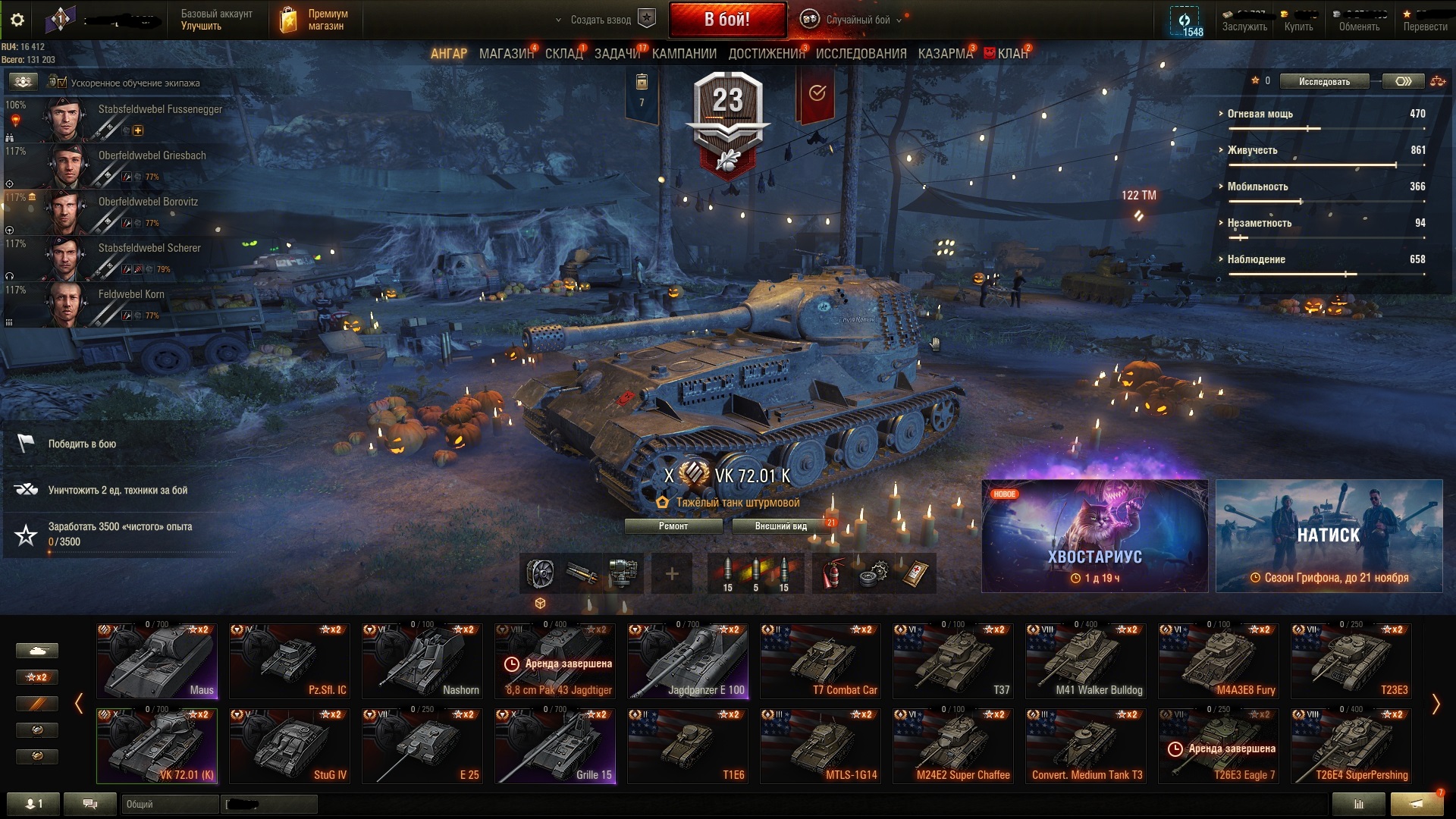Open the ДОСТИЖЕНИЯ tab

coord(766,54)
